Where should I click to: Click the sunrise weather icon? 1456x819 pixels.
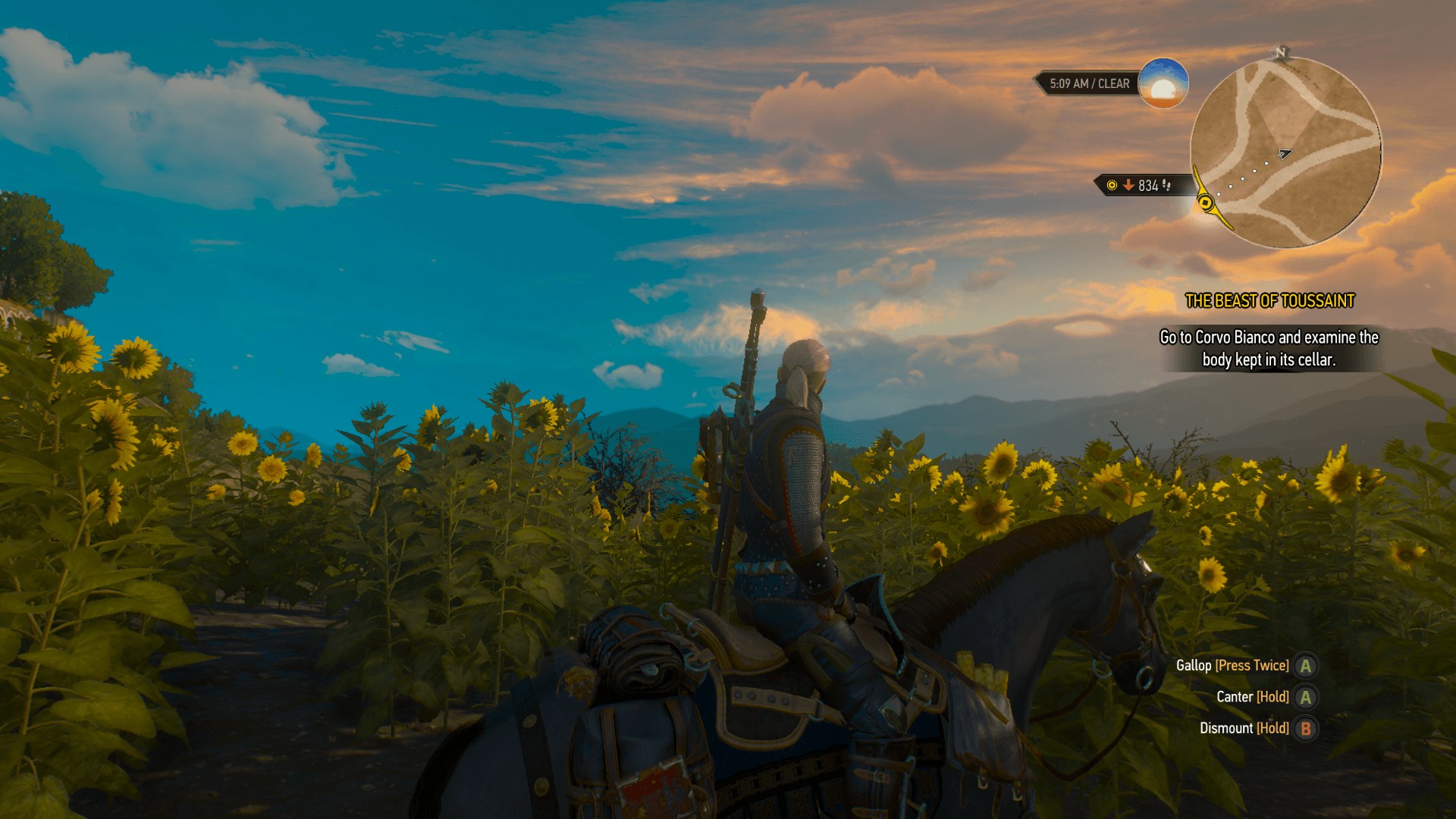coord(1163,83)
